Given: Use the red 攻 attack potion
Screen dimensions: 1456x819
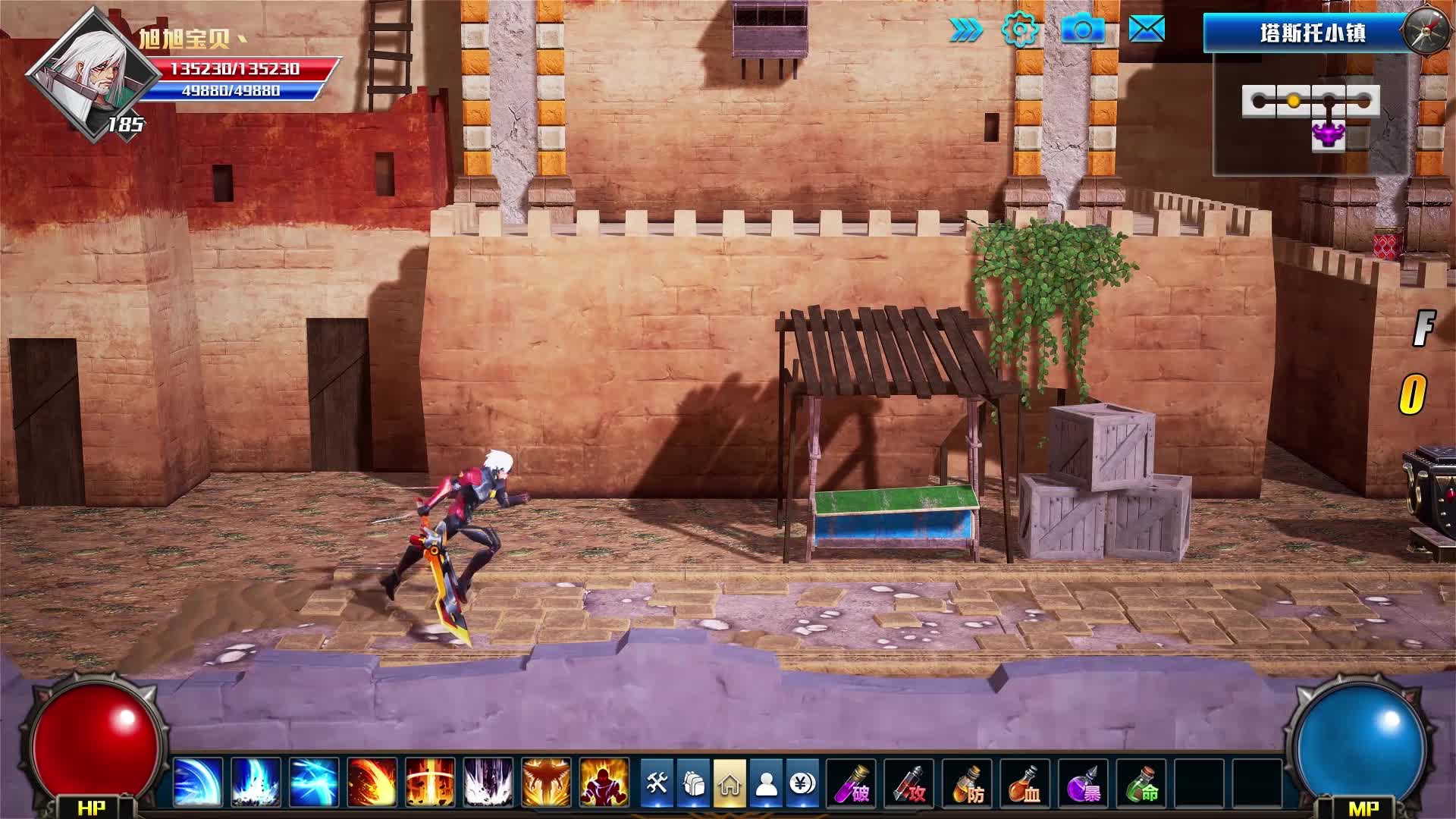Looking at the screenshot, I should pos(909,783).
